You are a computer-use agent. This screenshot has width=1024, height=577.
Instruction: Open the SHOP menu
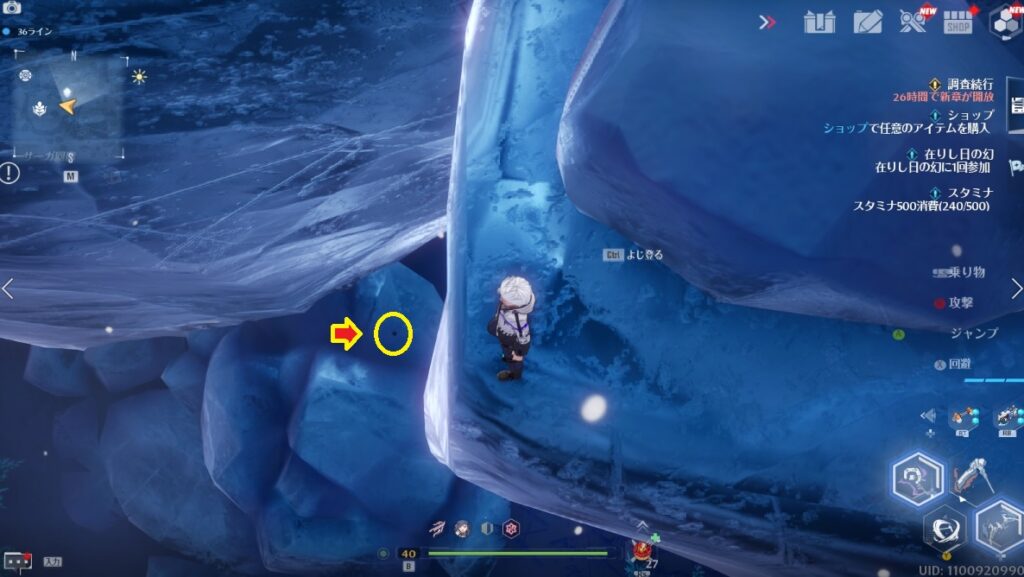click(x=958, y=22)
